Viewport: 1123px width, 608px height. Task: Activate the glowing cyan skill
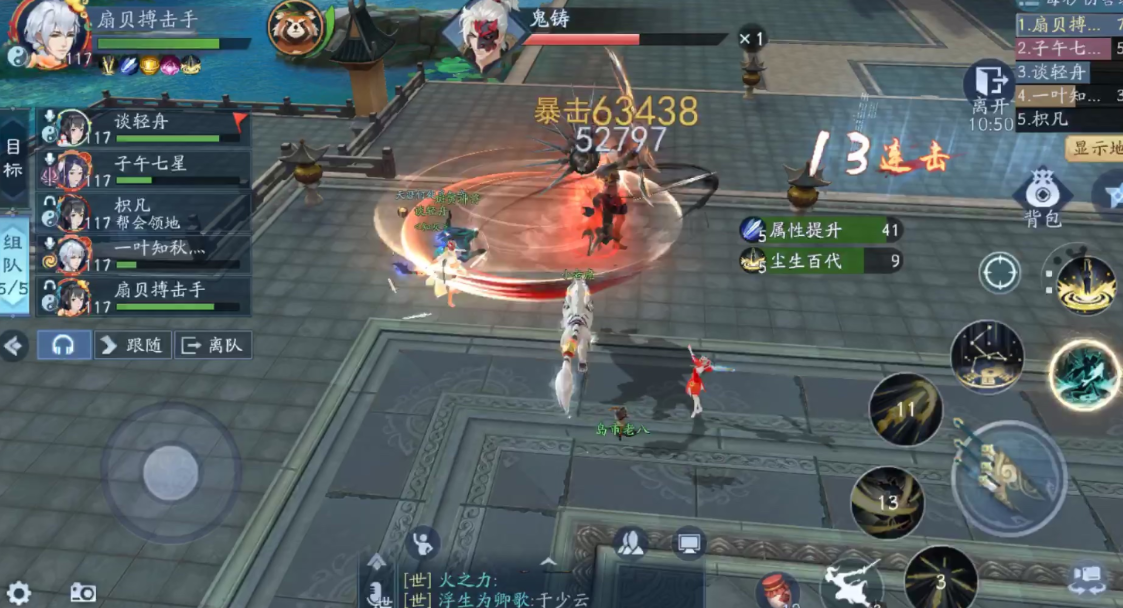tap(1085, 374)
